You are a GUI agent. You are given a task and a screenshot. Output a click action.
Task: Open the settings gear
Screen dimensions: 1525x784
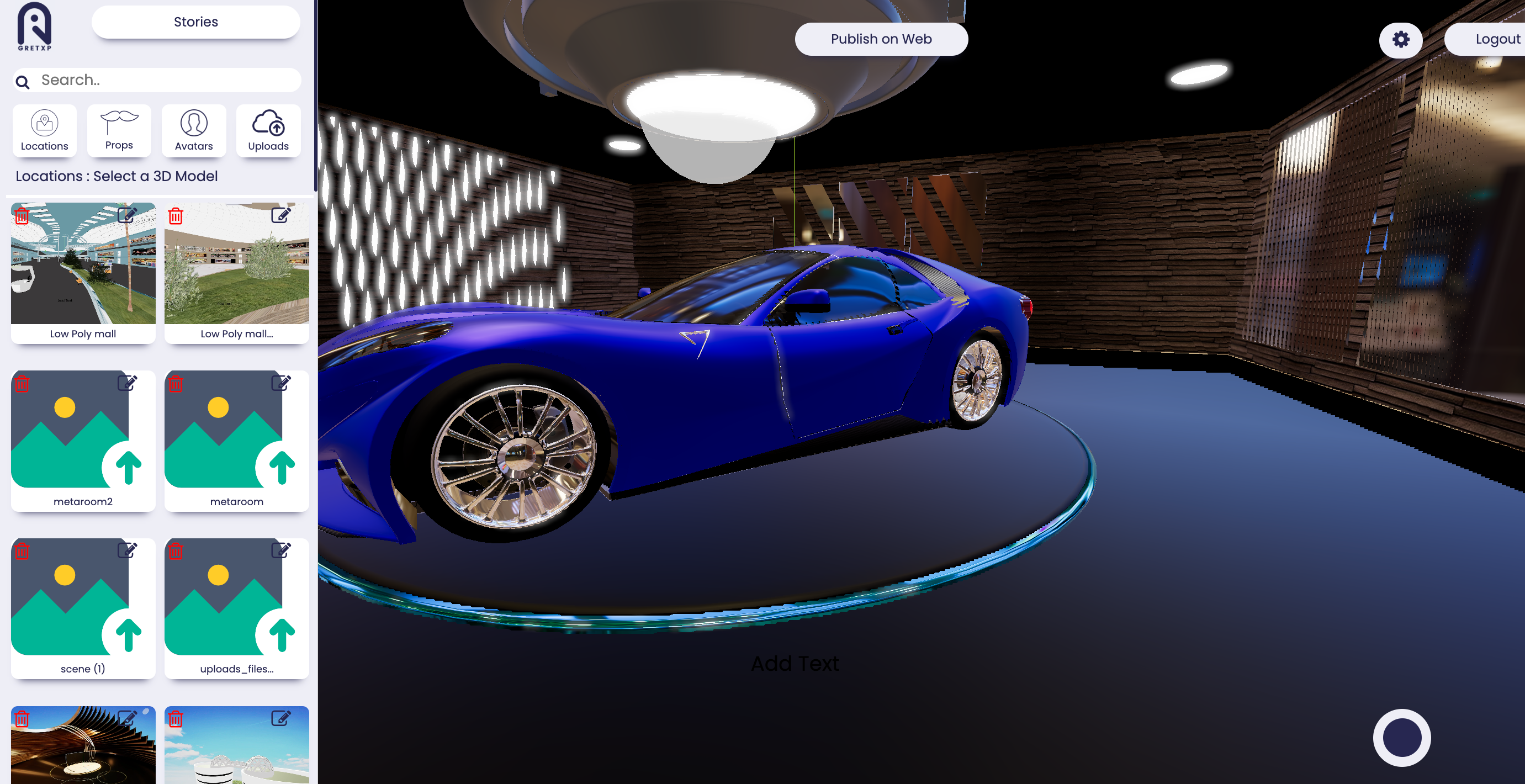pos(1401,40)
